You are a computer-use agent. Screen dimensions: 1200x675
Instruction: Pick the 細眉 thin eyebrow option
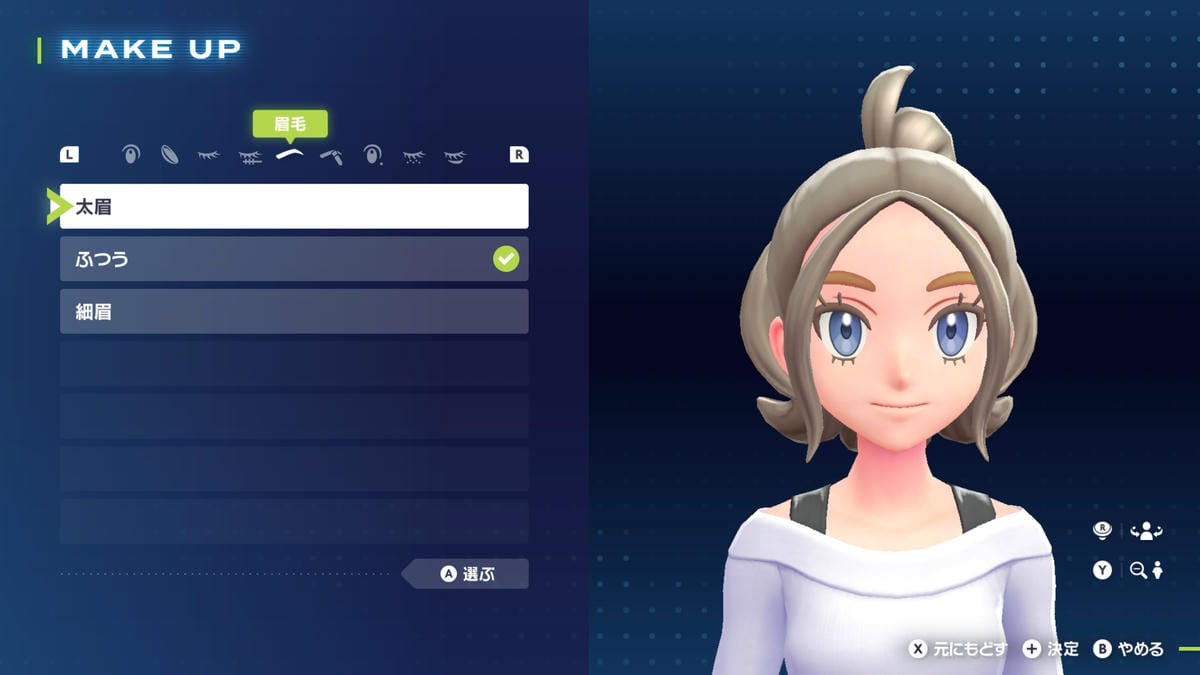click(x=294, y=312)
